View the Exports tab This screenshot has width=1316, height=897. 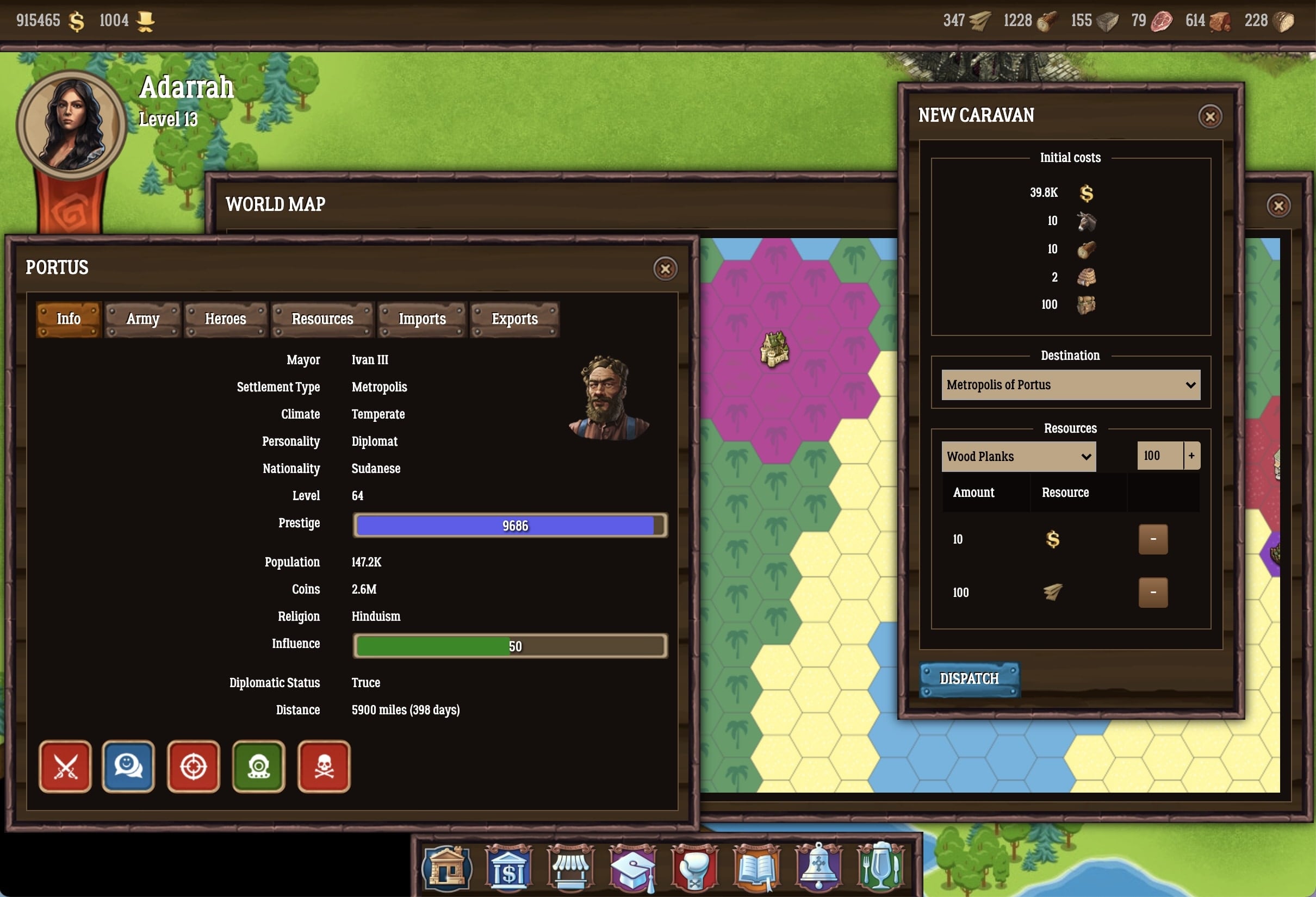[514, 319]
